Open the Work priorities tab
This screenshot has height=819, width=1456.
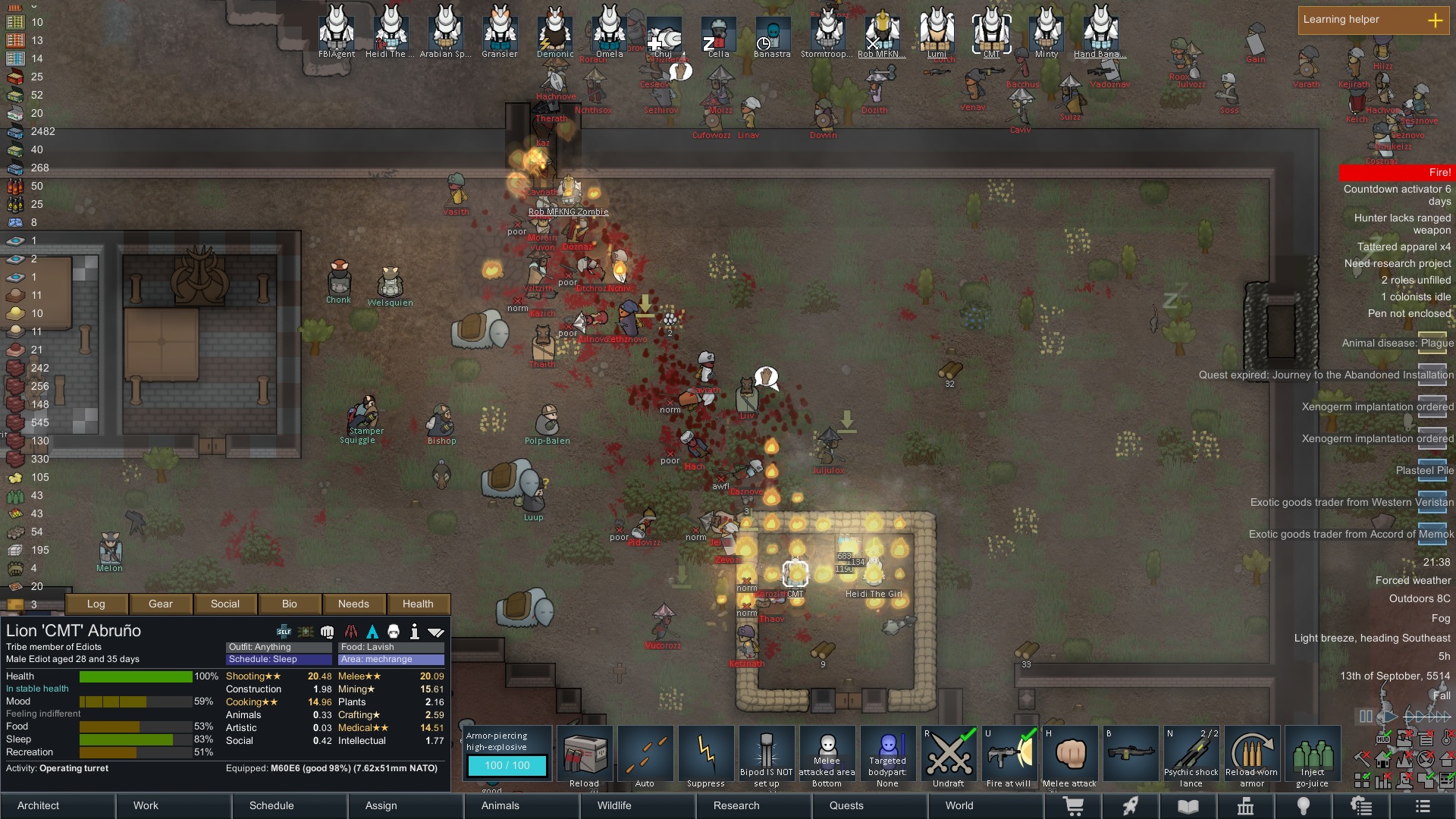click(146, 805)
